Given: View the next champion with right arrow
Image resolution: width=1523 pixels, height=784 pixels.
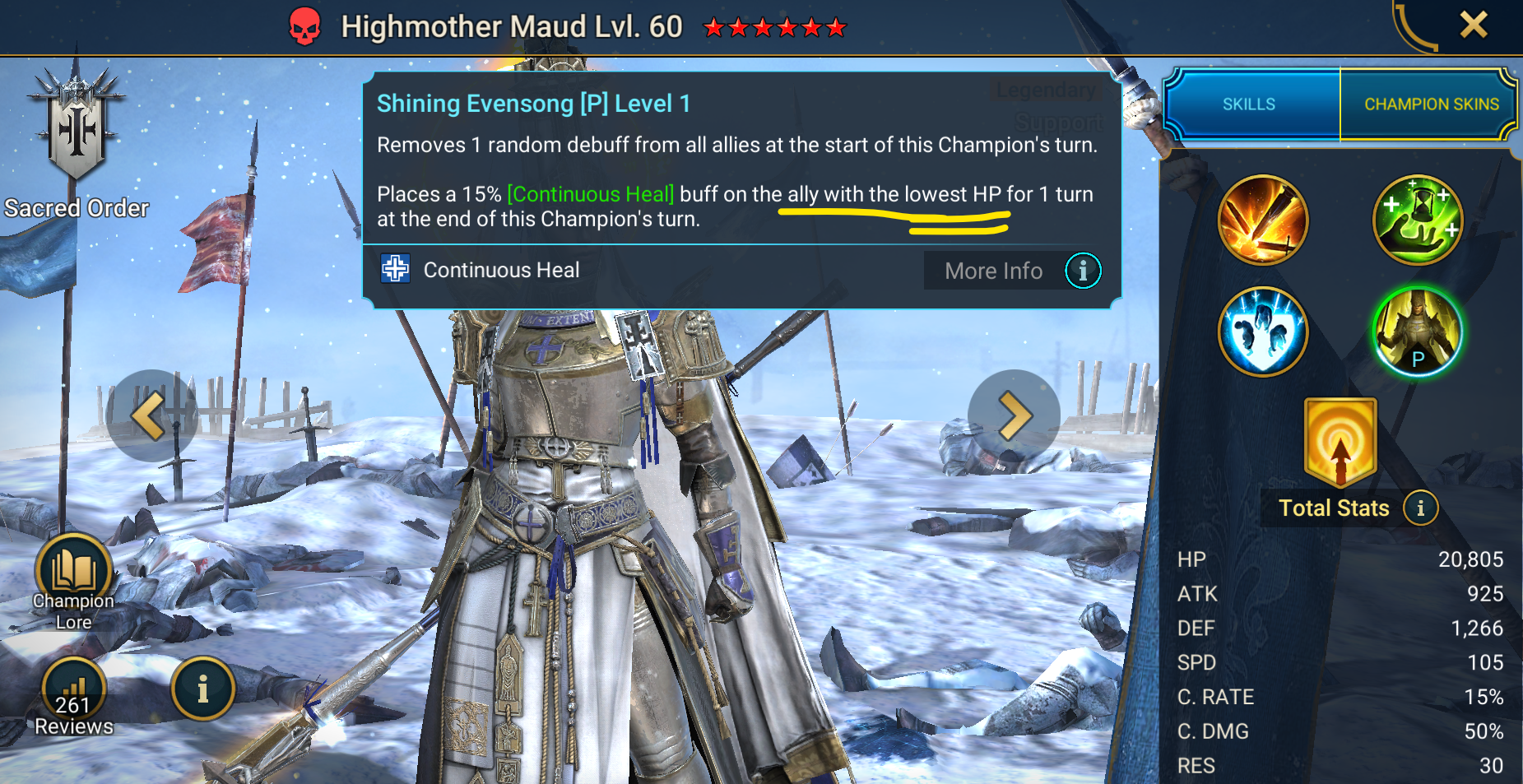Looking at the screenshot, I should [1014, 415].
